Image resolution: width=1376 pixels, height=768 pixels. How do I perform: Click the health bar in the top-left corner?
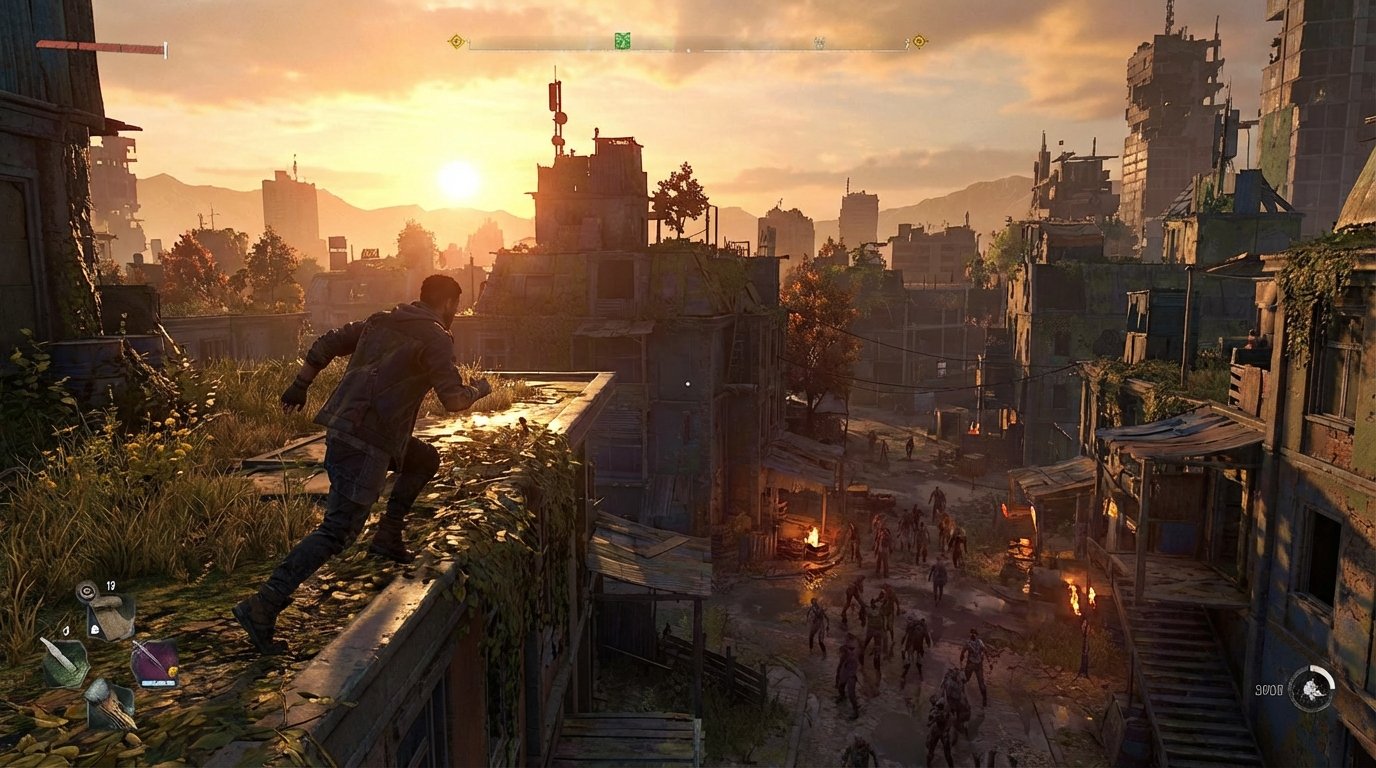pyautogui.click(x=100, y=44)
